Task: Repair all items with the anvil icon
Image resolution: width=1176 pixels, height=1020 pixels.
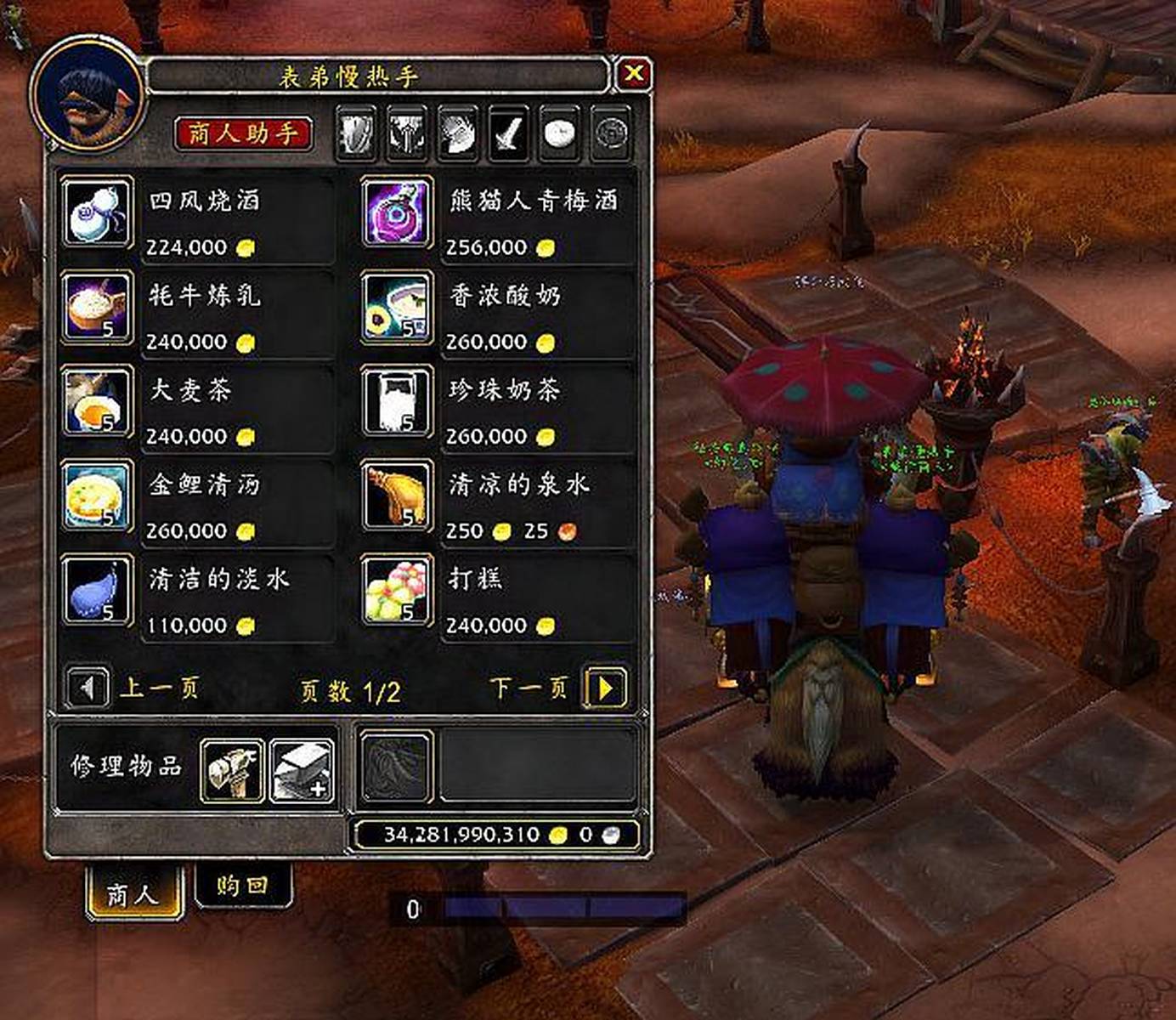Action: [302, 770]
